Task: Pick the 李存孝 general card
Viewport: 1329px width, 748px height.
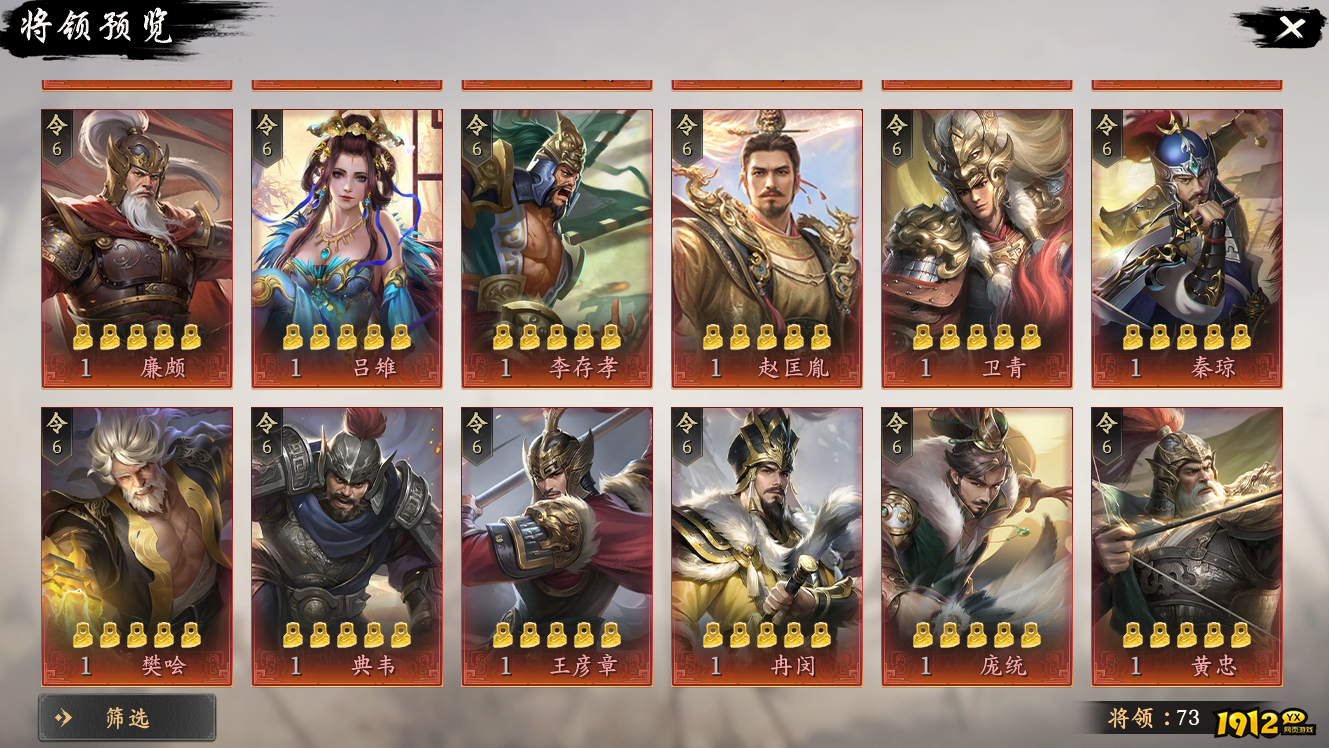Action: click(x=557, y=248)
